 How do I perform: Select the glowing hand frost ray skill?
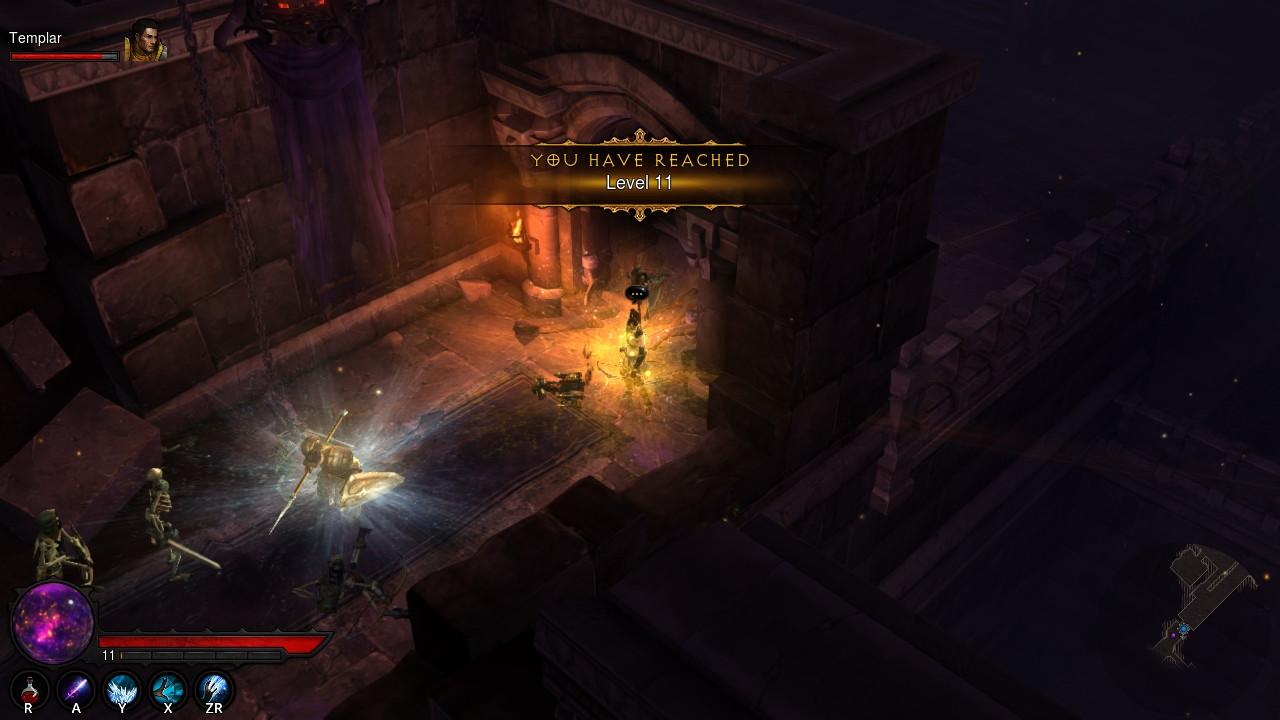point(214,689)
